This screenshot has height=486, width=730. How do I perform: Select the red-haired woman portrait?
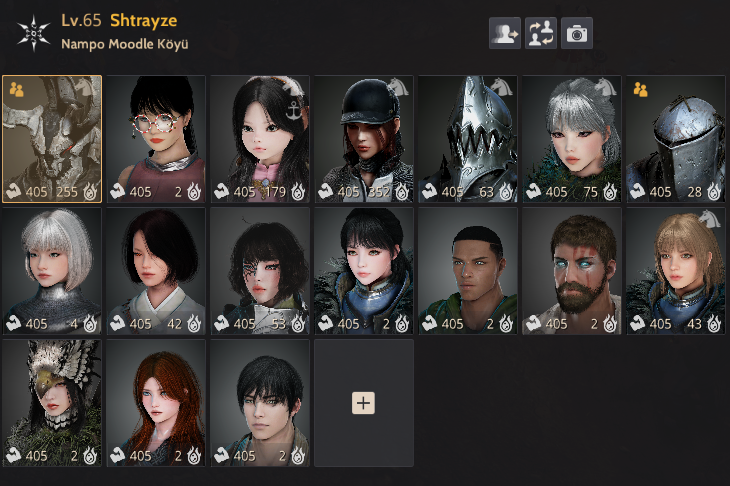(x=156, y=402)
